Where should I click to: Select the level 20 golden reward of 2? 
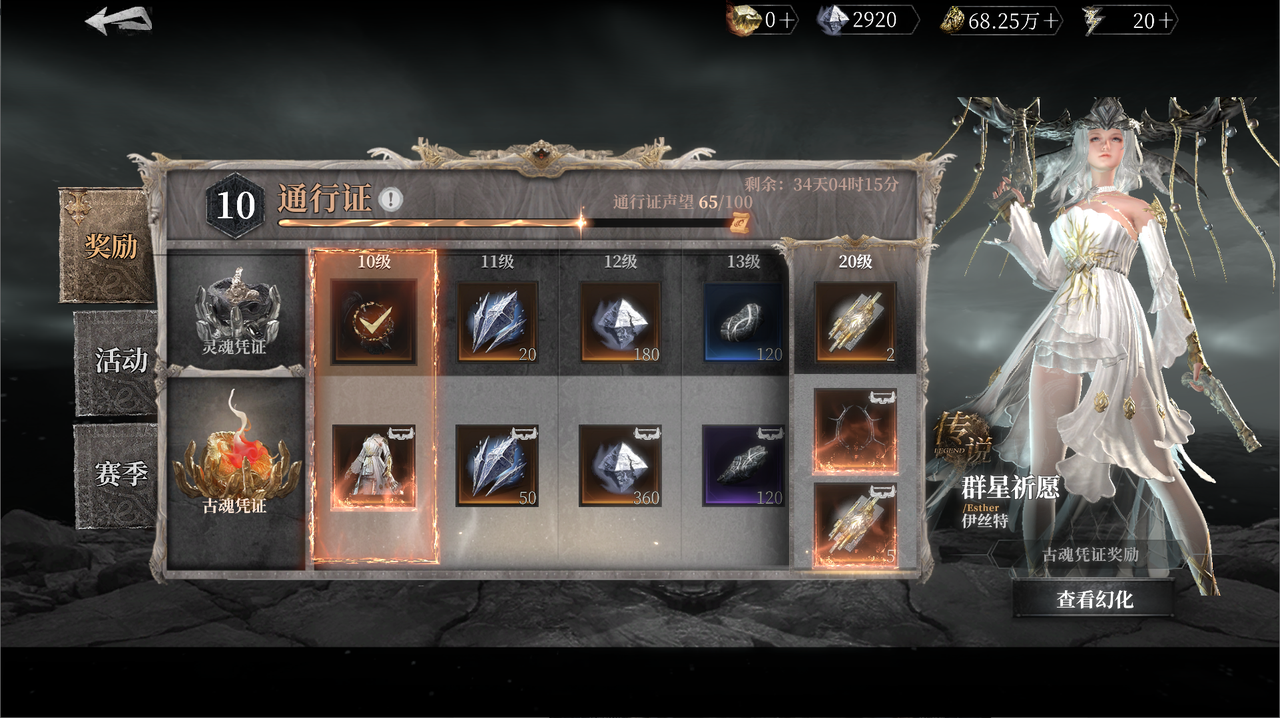(x=855, y=321)
